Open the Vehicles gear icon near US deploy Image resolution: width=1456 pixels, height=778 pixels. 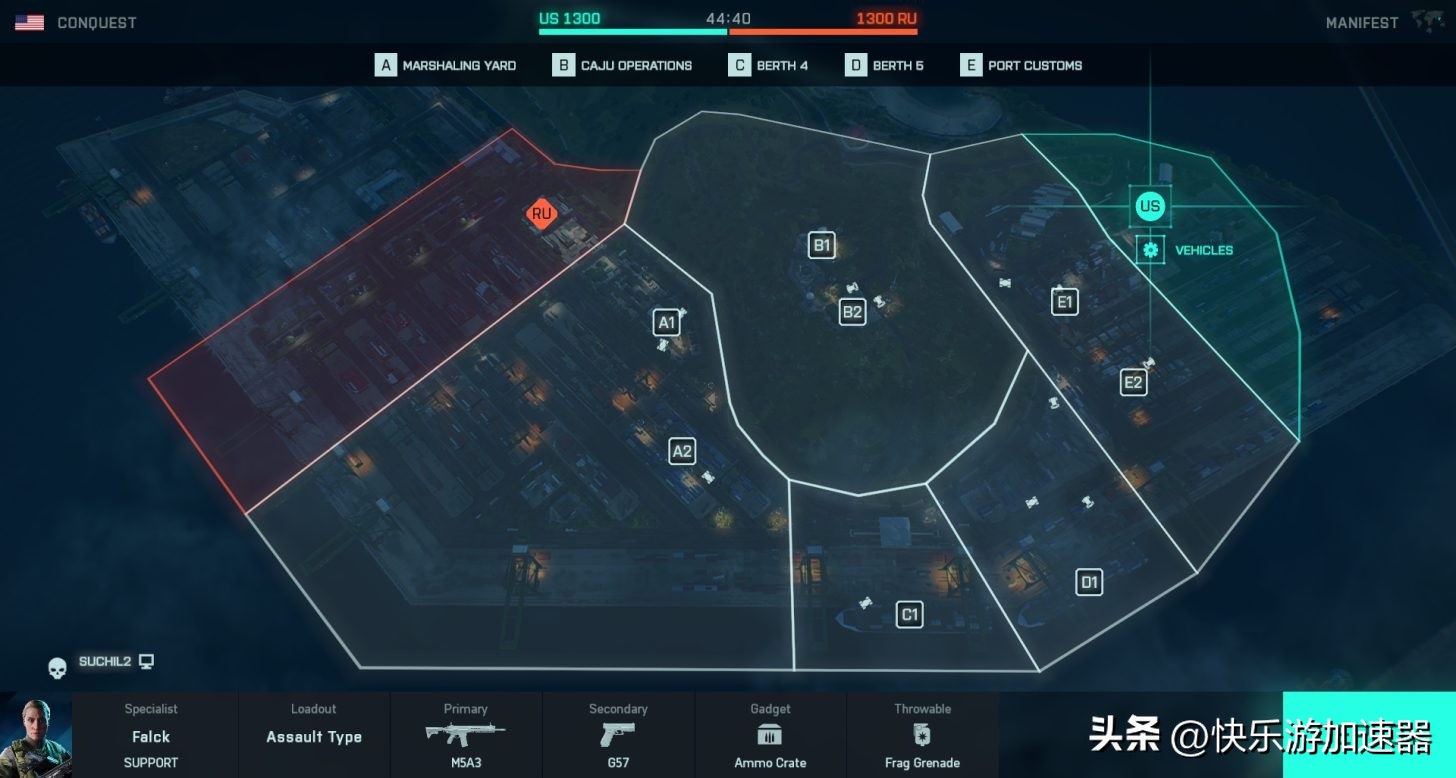pyautogui.click(x=1149, y=249)
